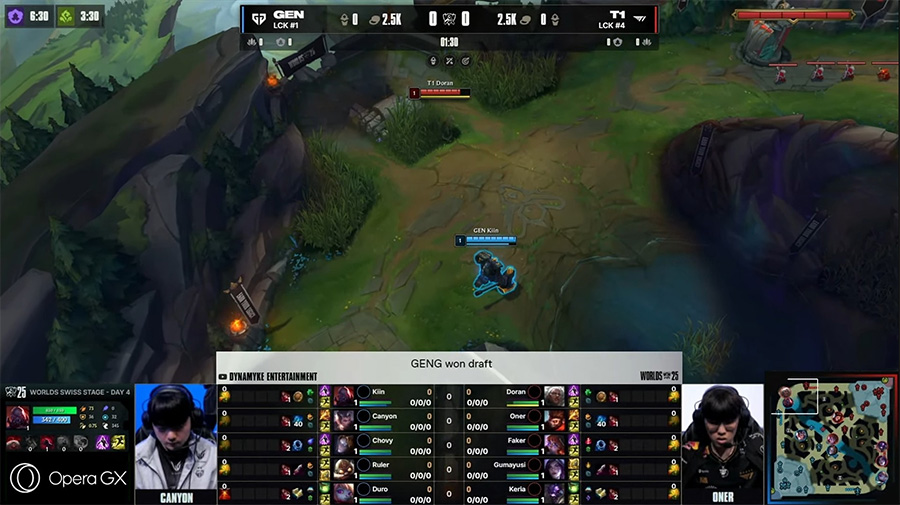Select Faker's champion portrait

coord(554,442)
